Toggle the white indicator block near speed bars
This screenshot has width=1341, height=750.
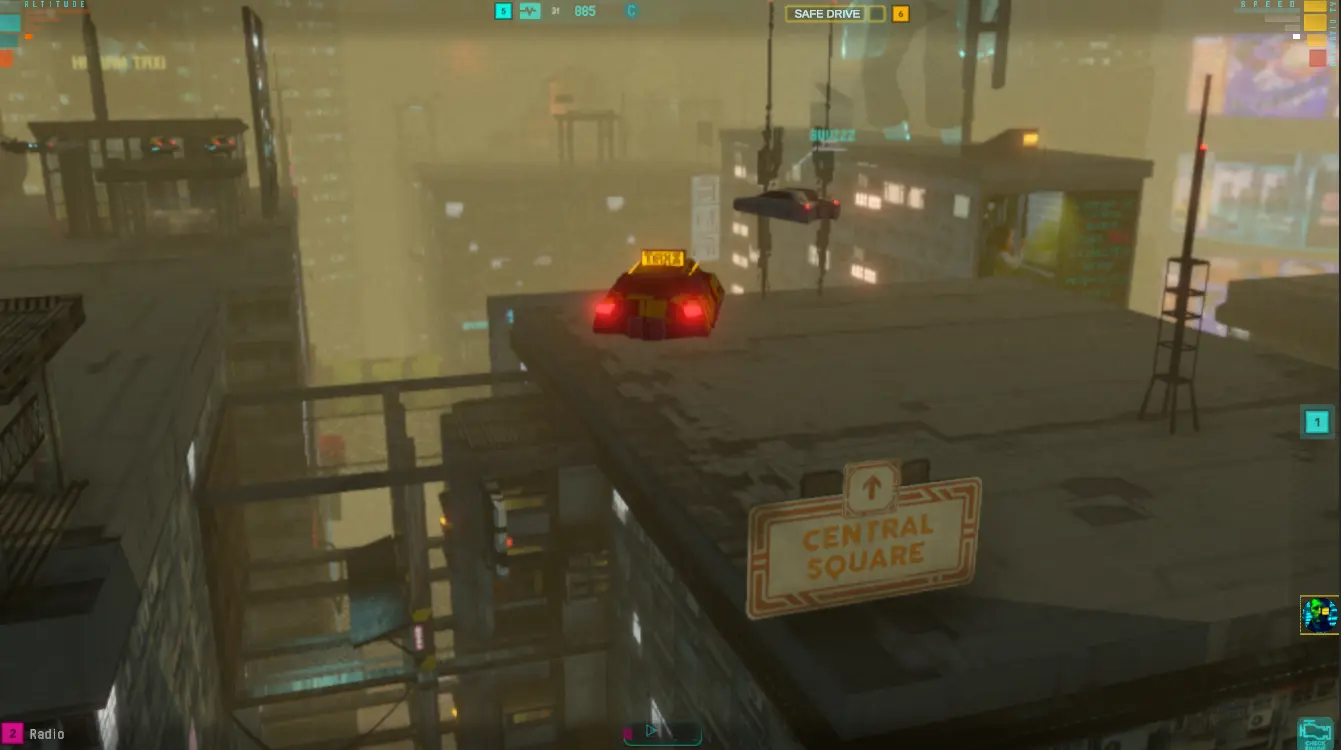click(1296, 36)
